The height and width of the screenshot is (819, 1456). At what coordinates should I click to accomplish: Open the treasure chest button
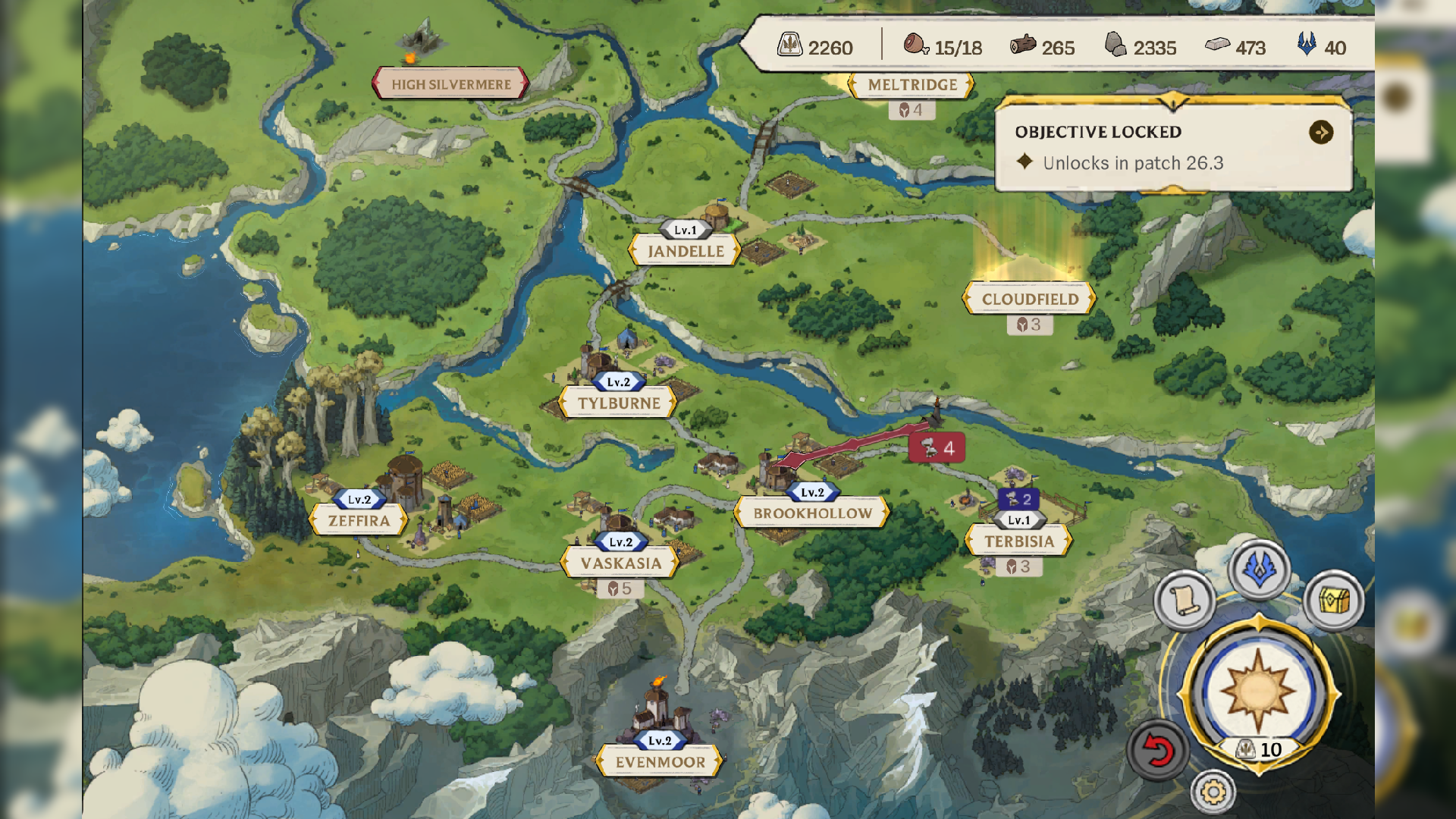tap(1334, 601)
